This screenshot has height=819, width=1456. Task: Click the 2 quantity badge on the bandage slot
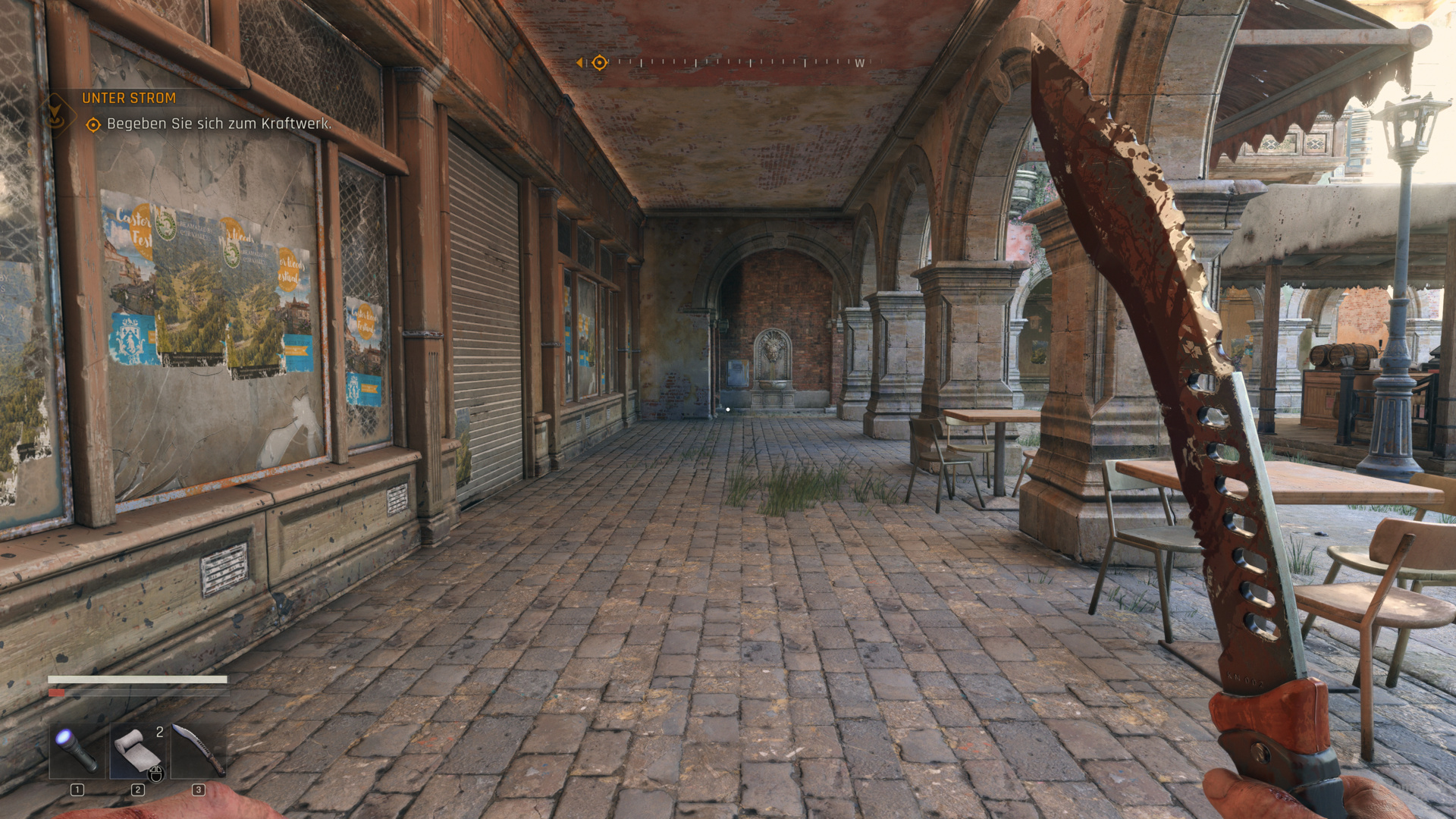point(159,730)
